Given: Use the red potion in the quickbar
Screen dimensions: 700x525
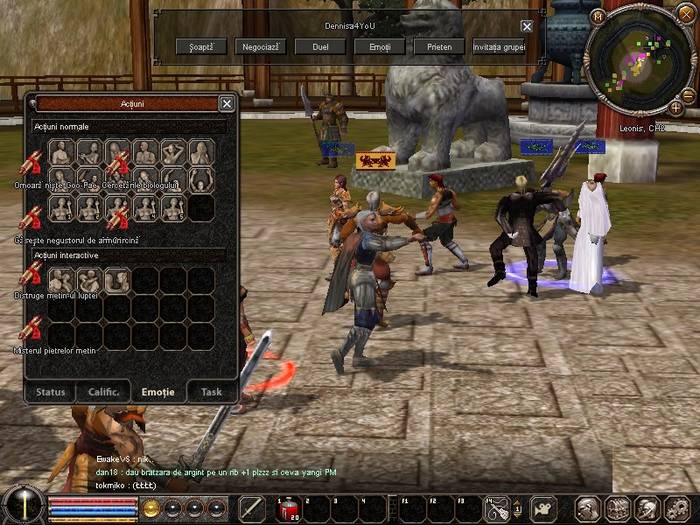Looking at the screenshot, I should pos(290,509).
